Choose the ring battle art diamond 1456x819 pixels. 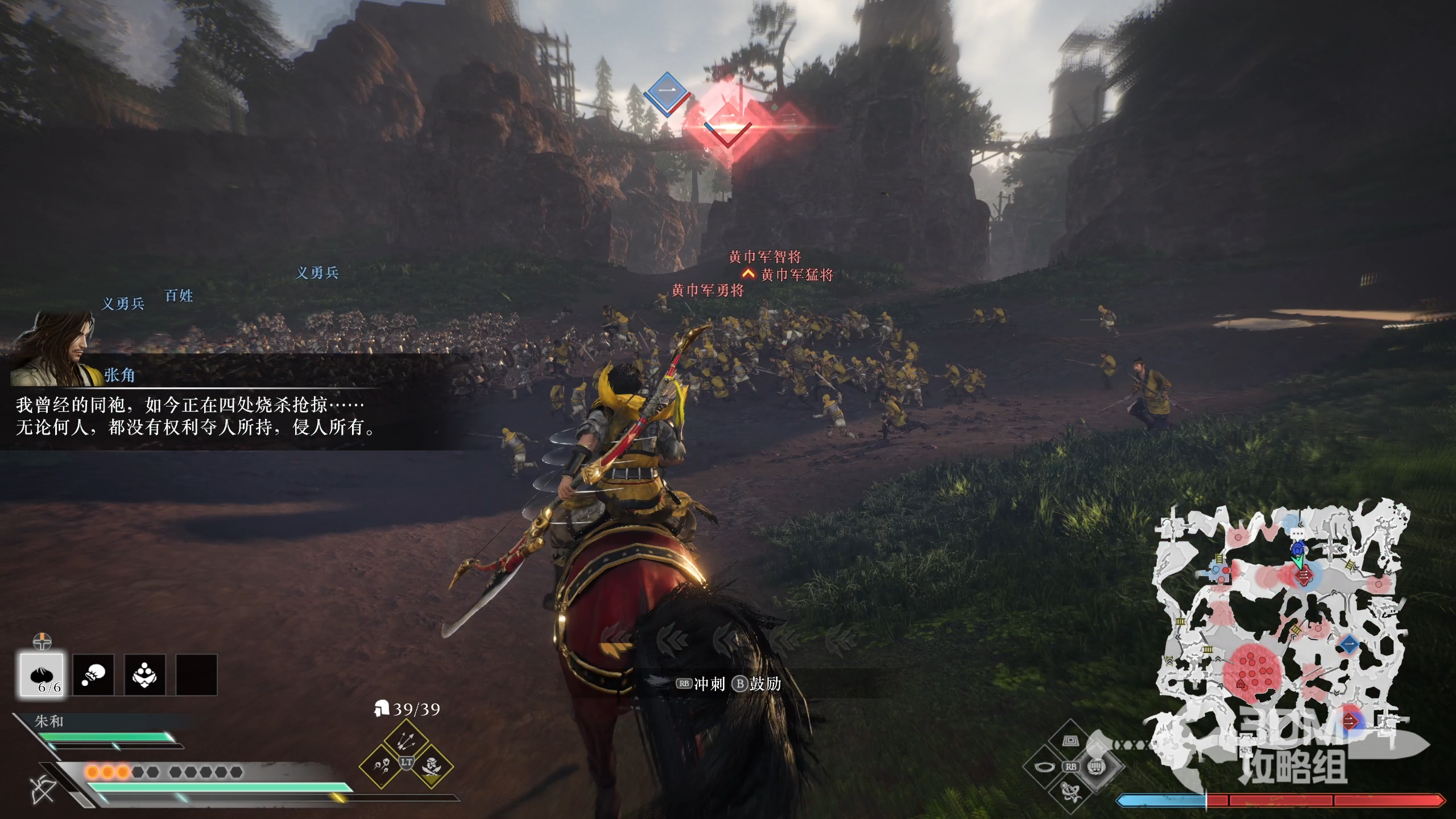click(x=1044, y=767)
